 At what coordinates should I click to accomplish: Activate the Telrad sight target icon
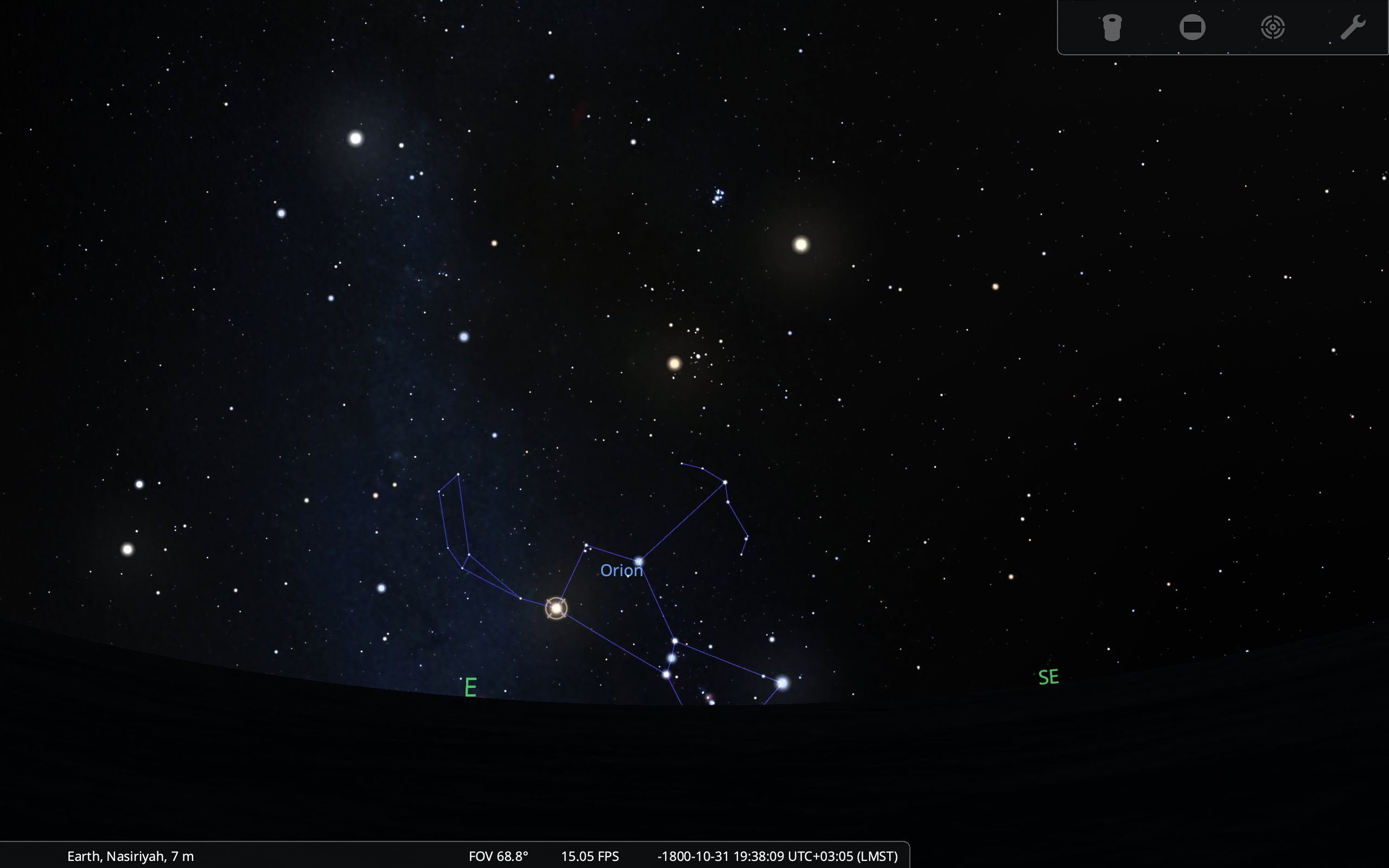click(x=1272, y=28)
